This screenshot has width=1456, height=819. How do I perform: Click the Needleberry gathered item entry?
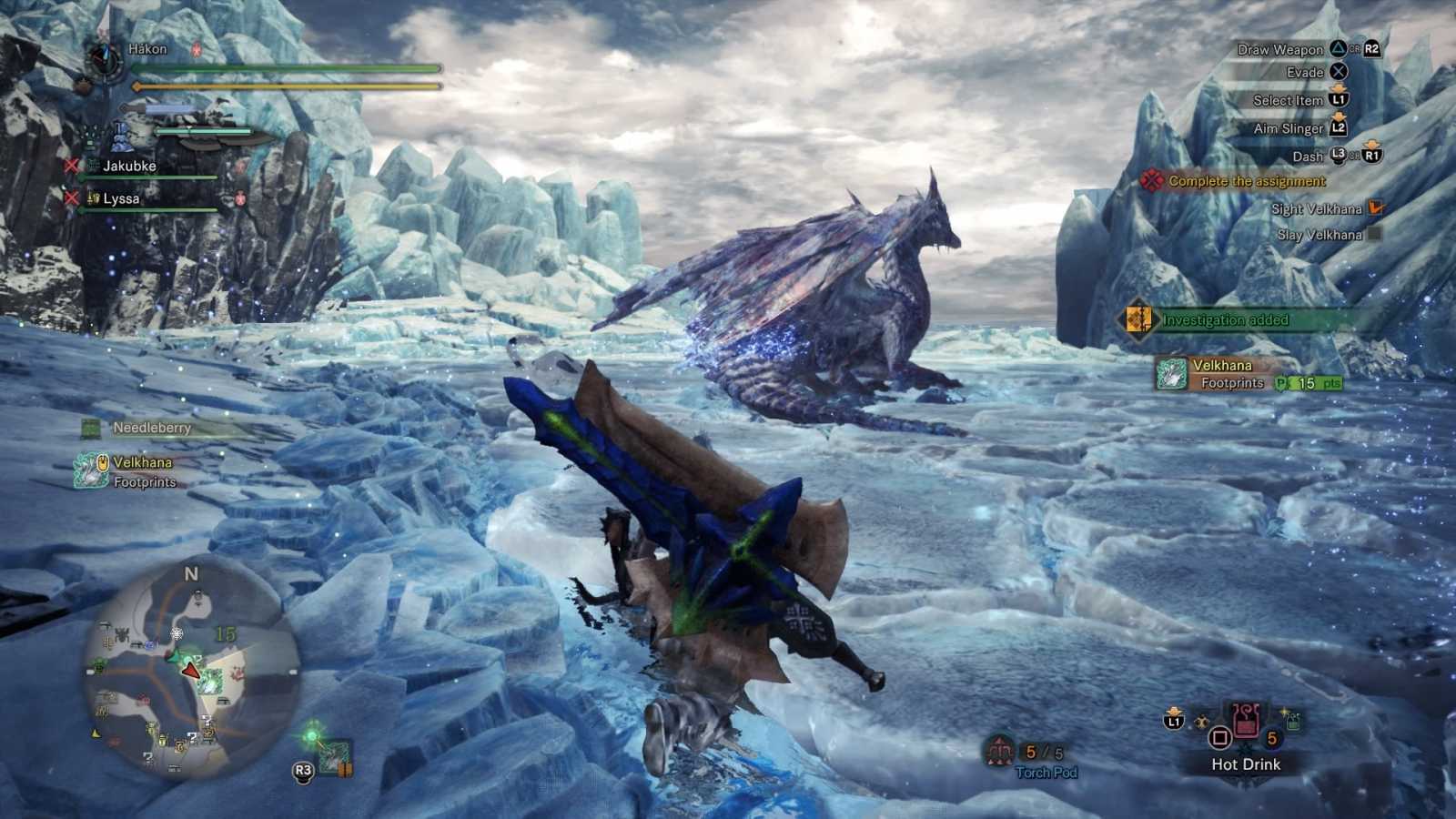coord(151,428)
